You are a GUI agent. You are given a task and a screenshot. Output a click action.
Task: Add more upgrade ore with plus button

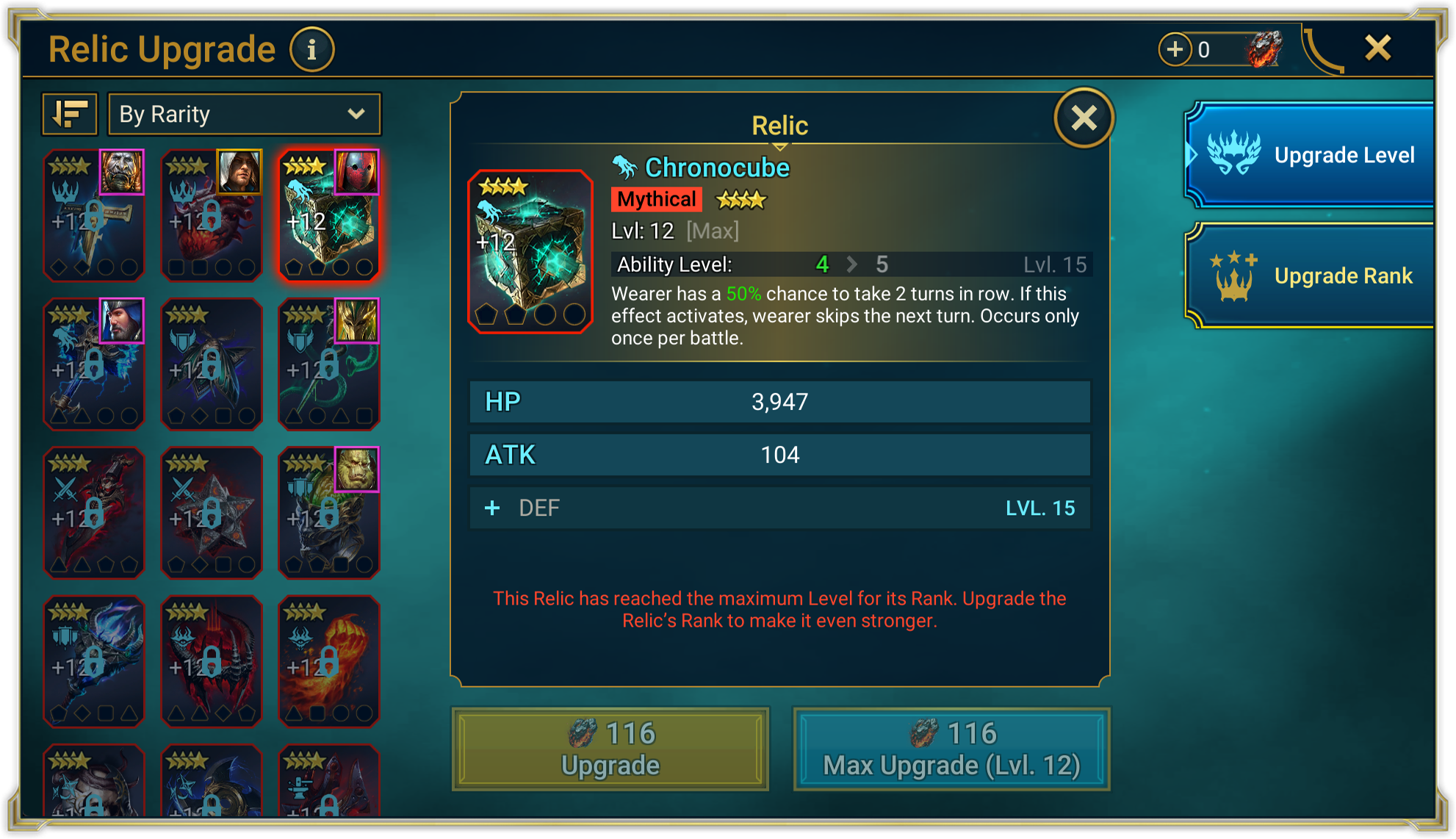[x=1175, y=49]
